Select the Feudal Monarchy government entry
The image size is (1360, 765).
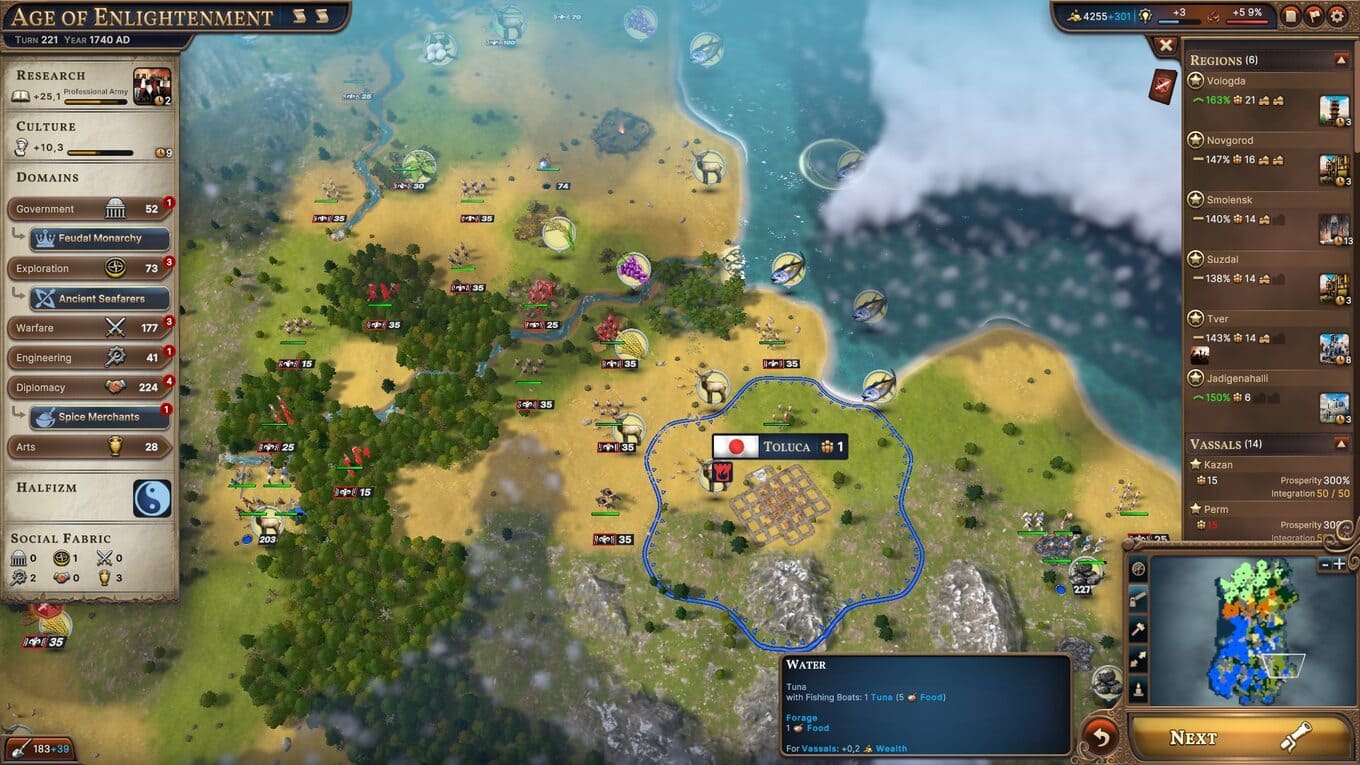pos(99,239)
